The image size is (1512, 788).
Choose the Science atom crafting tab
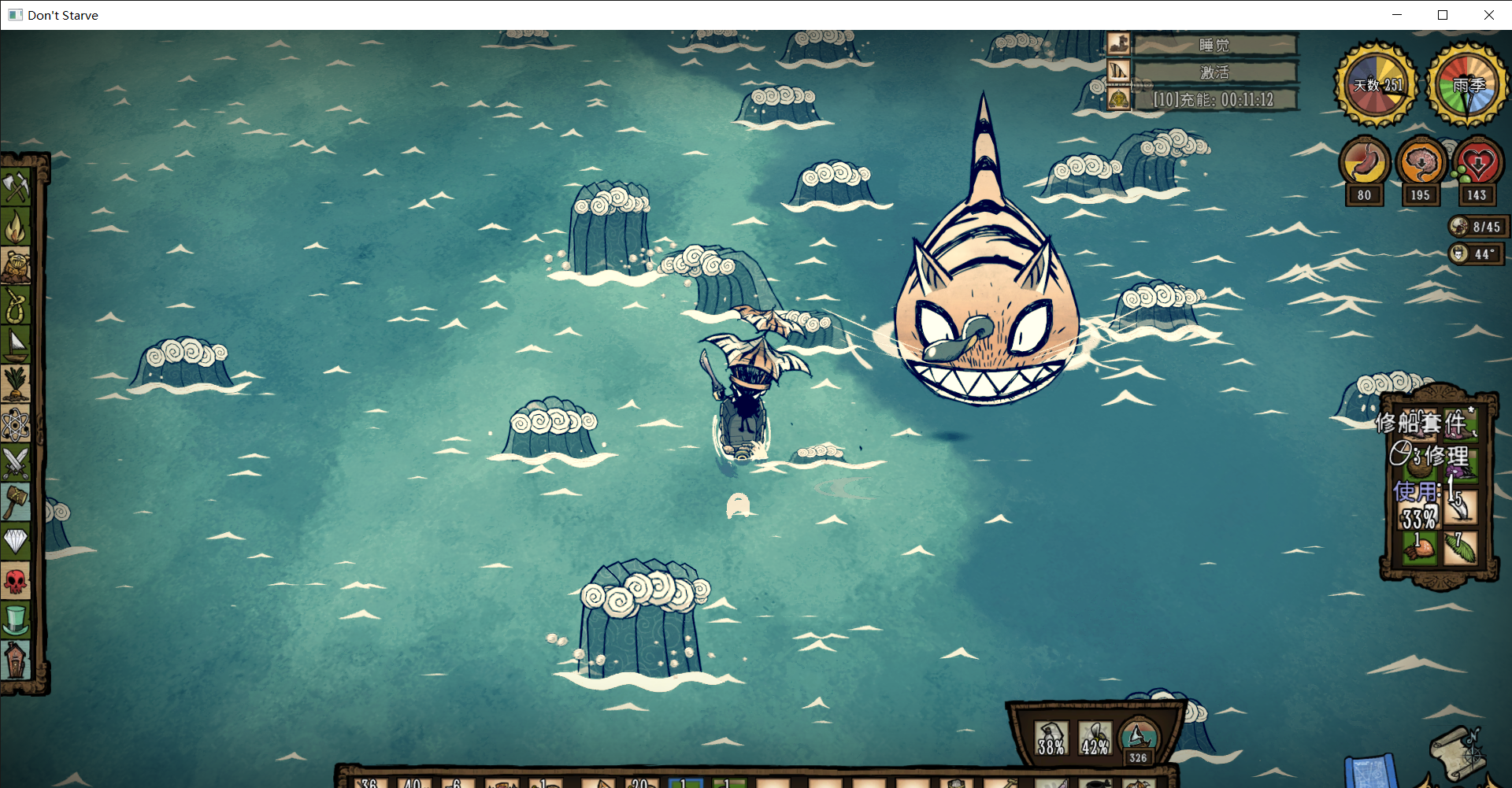click(x=16, y=425)
